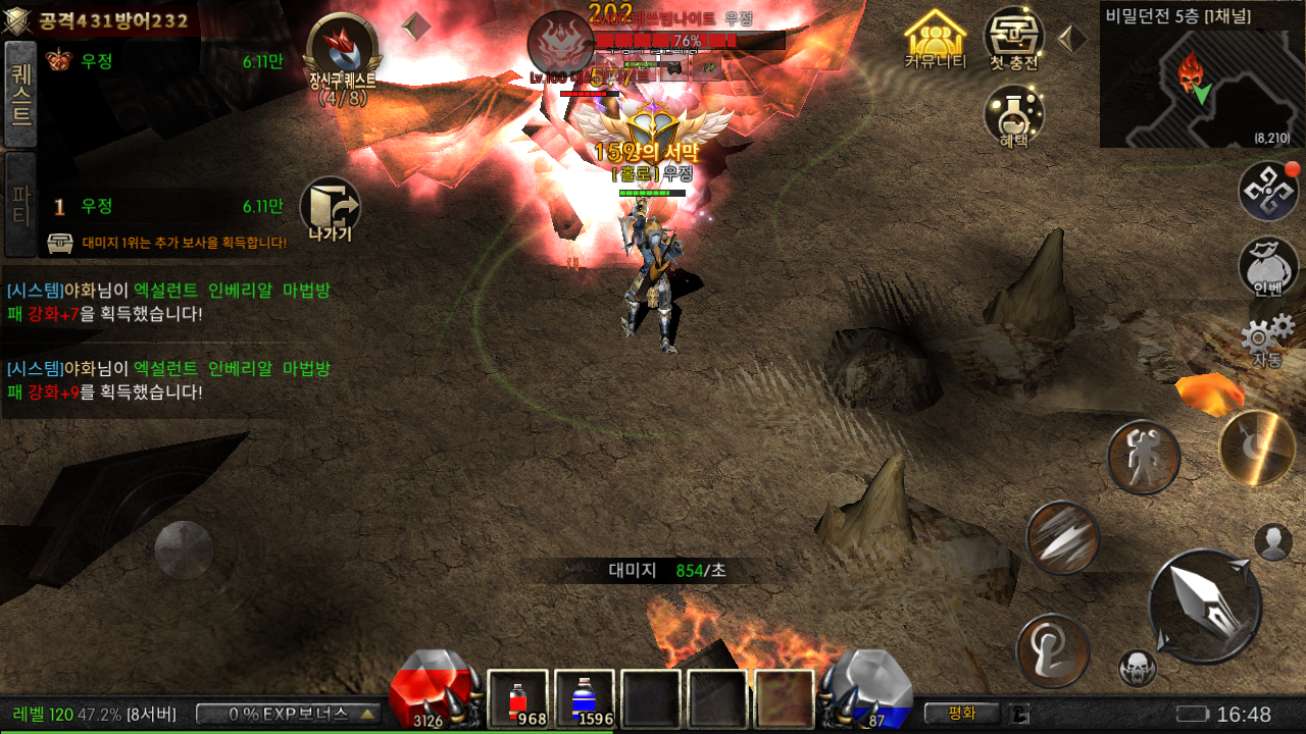This screenshot has height=734, width=1306.
Task: Toggle the 평화 peace mode button
Action: 961,713
